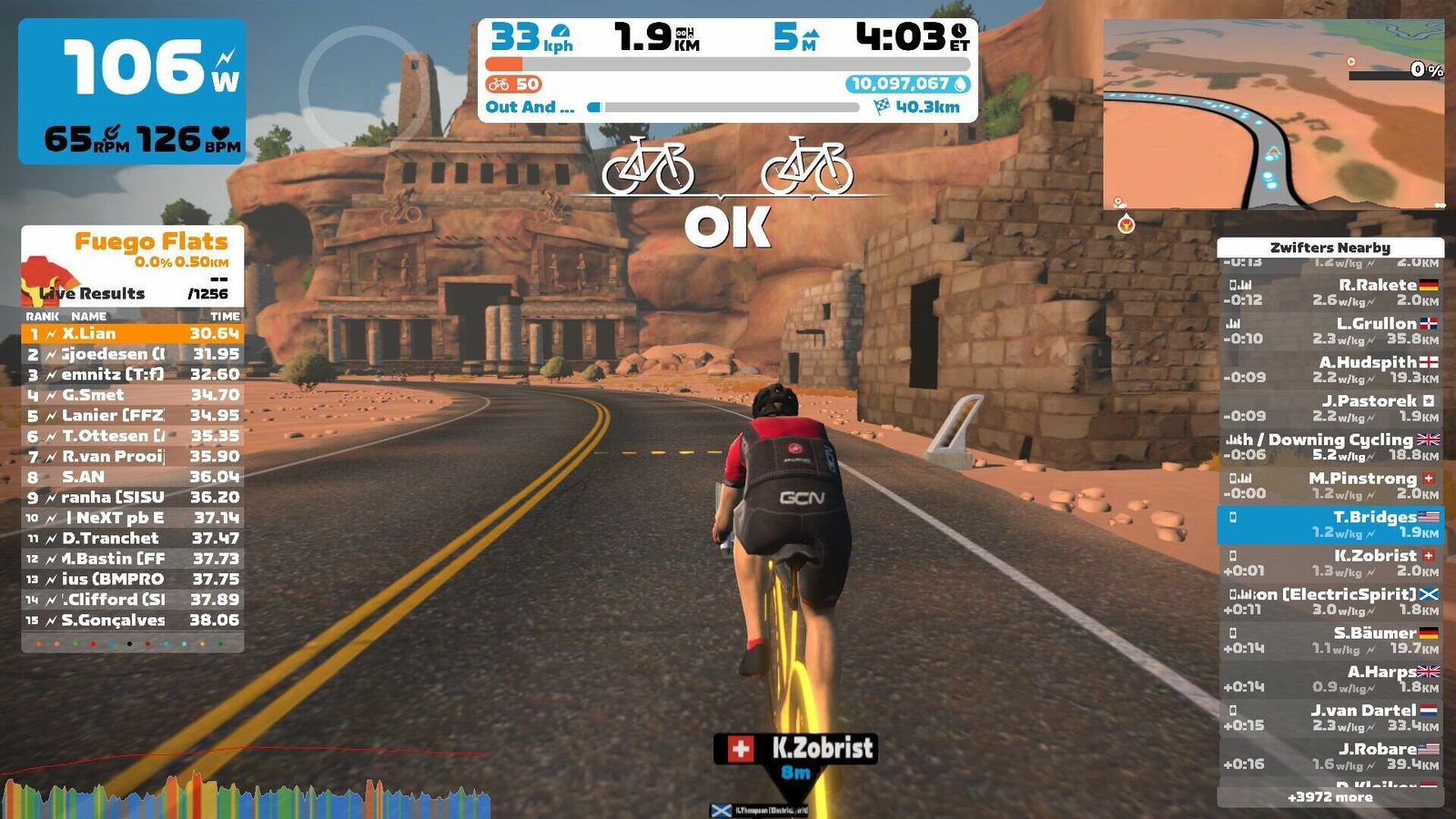Select M.Pinstrong in nearby list
The height and width of the screenshot is (819, 1456).
(1330, 485)
